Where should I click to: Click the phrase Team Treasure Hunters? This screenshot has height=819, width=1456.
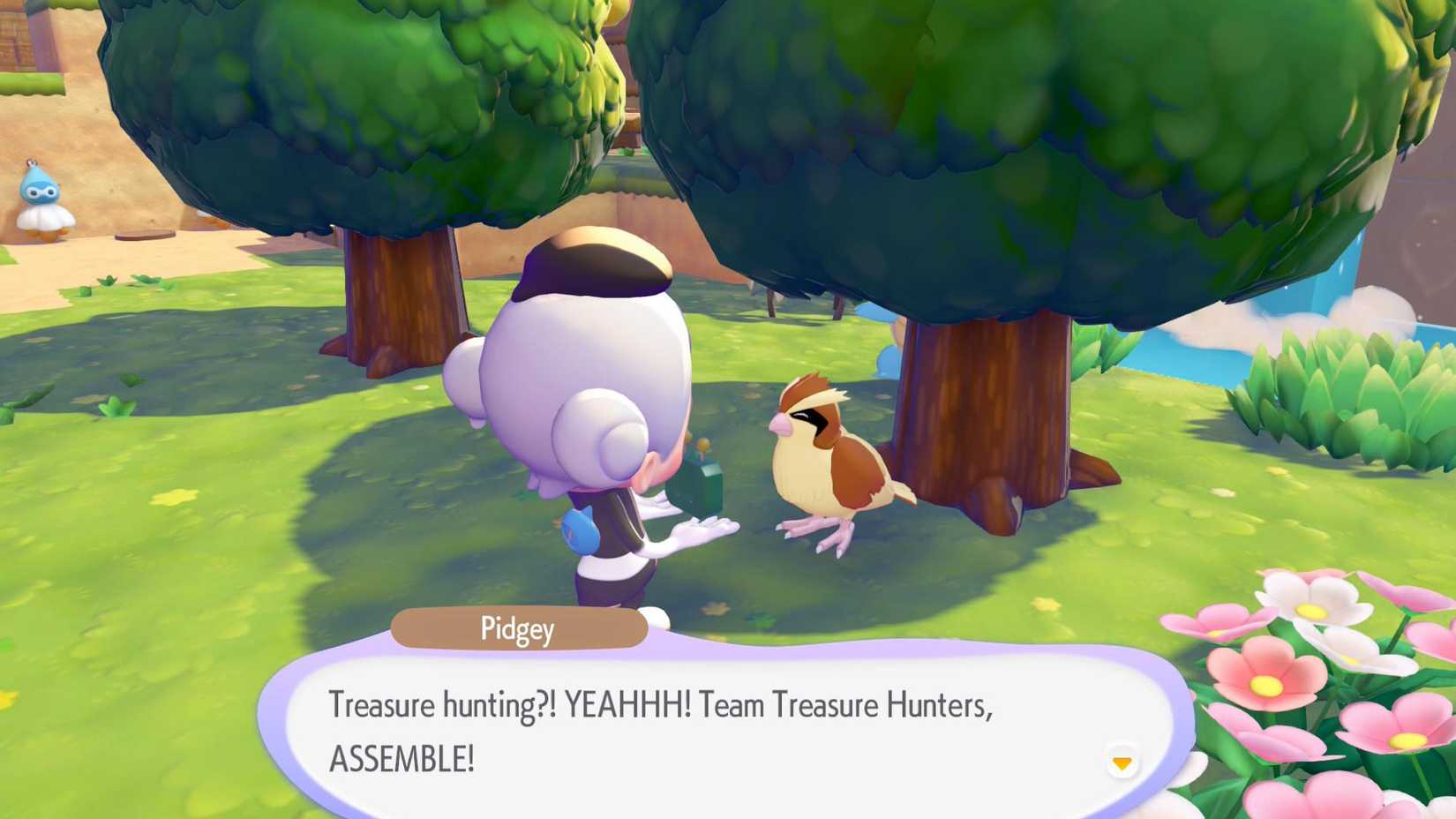coord(847,705)
